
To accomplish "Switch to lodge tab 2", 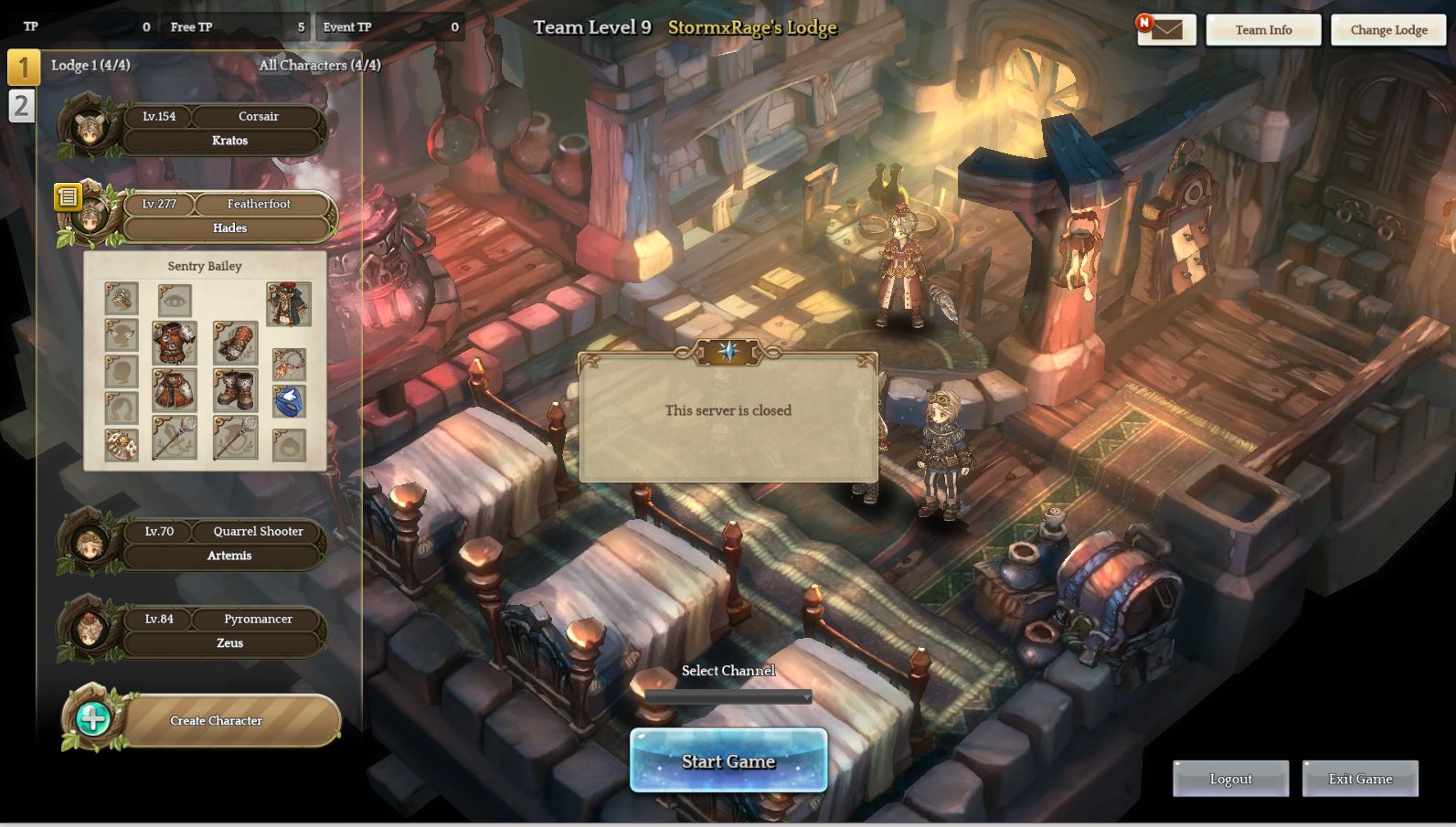I will pyautogui.click(x=21, y=106).
